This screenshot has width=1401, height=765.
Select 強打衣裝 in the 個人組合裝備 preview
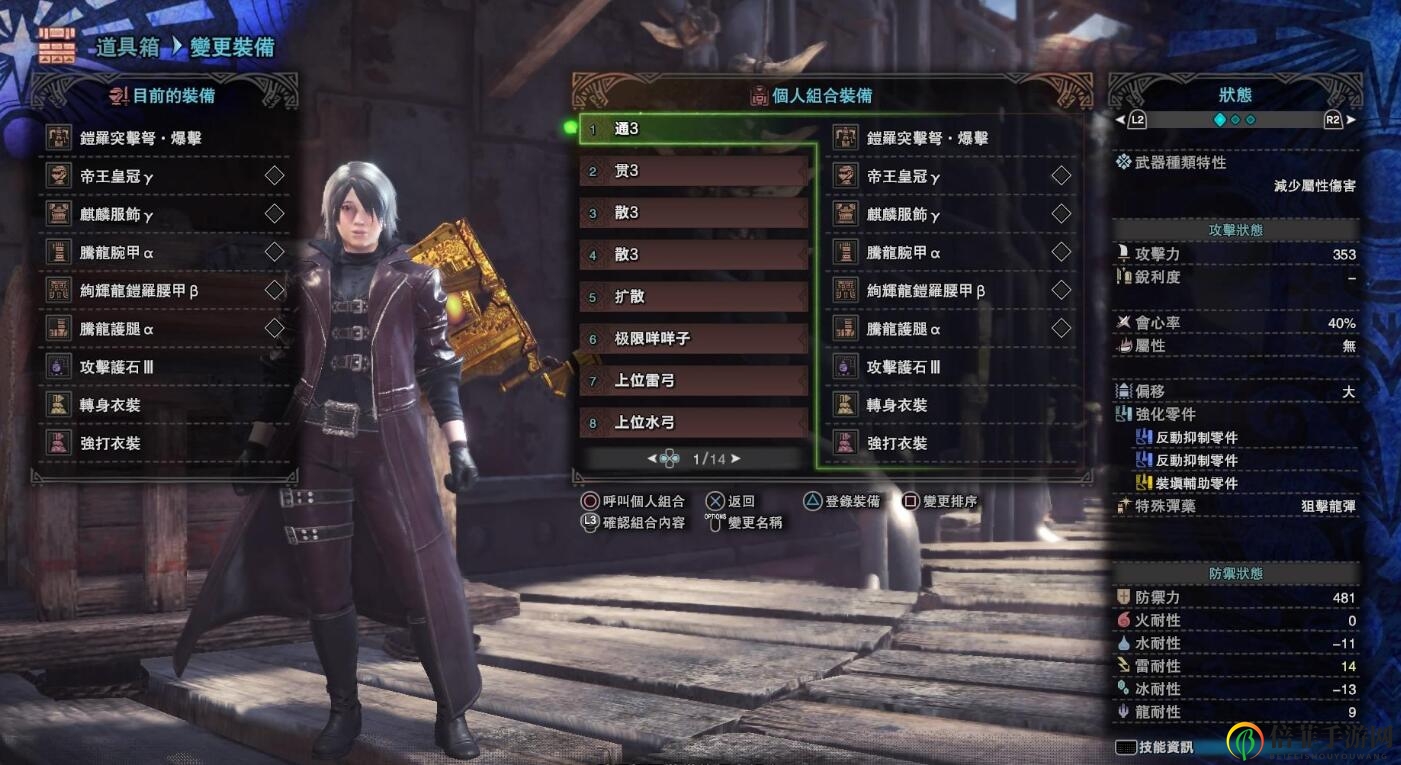click(x=896, y=443)
